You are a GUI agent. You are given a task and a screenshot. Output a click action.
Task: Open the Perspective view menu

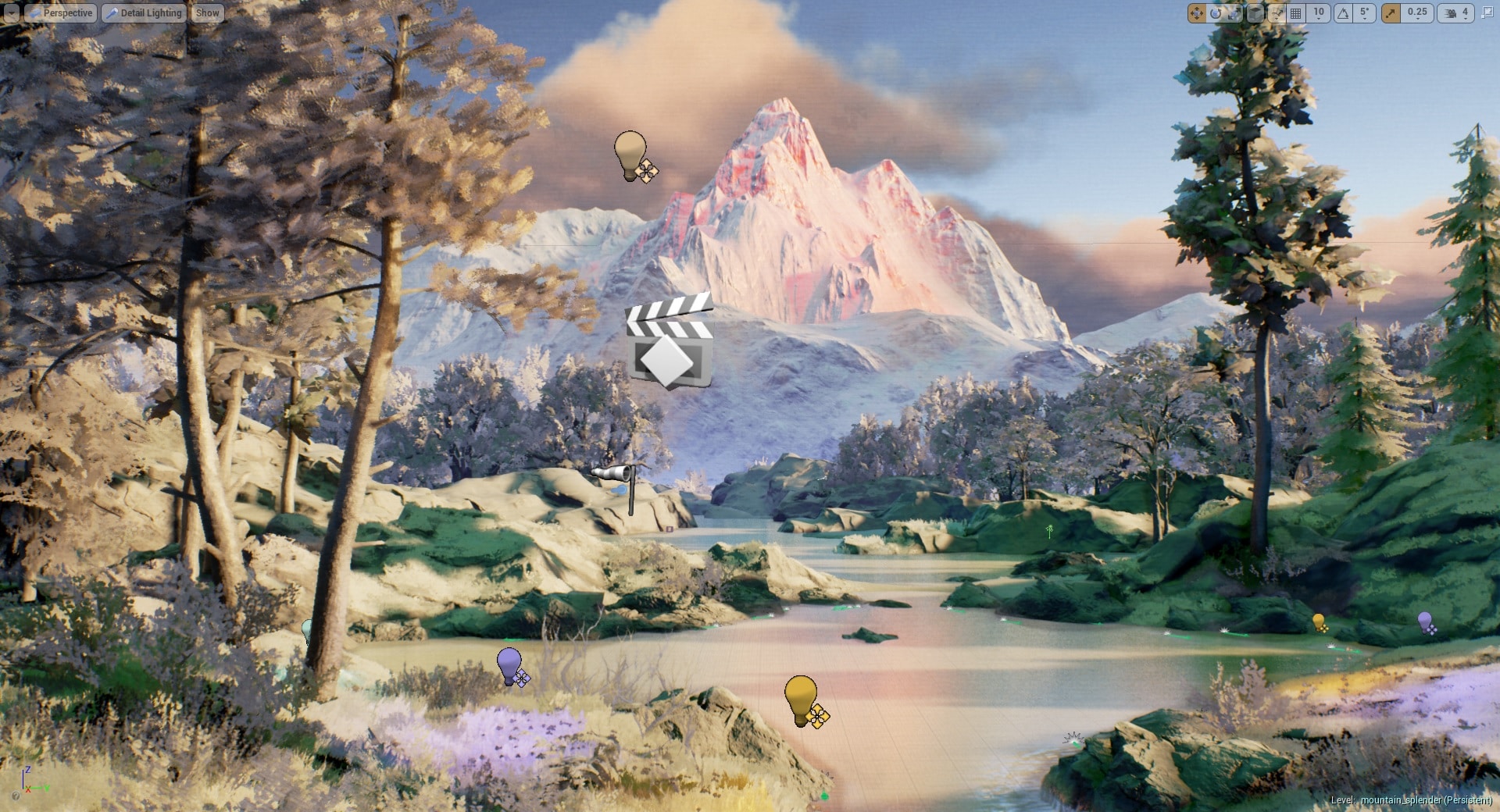61,12
